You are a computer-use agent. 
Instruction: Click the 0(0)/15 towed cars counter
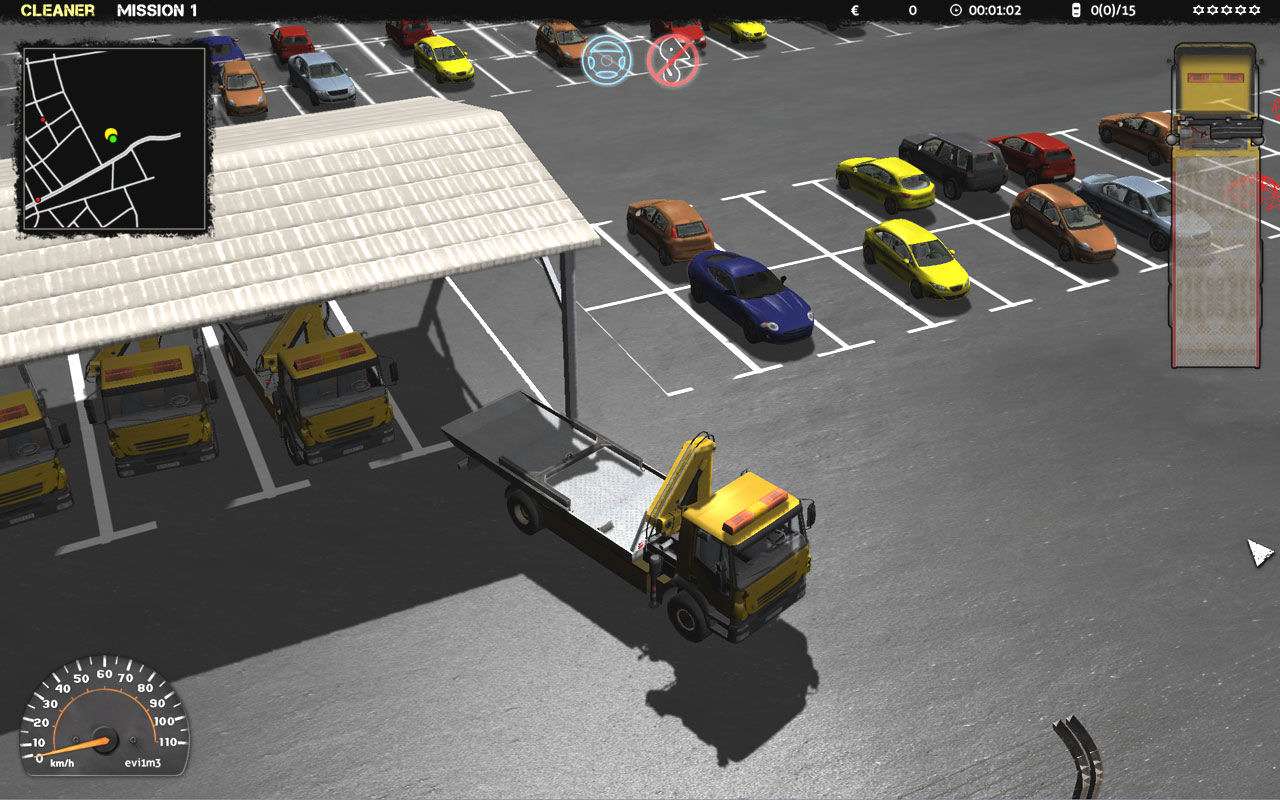1111,10
